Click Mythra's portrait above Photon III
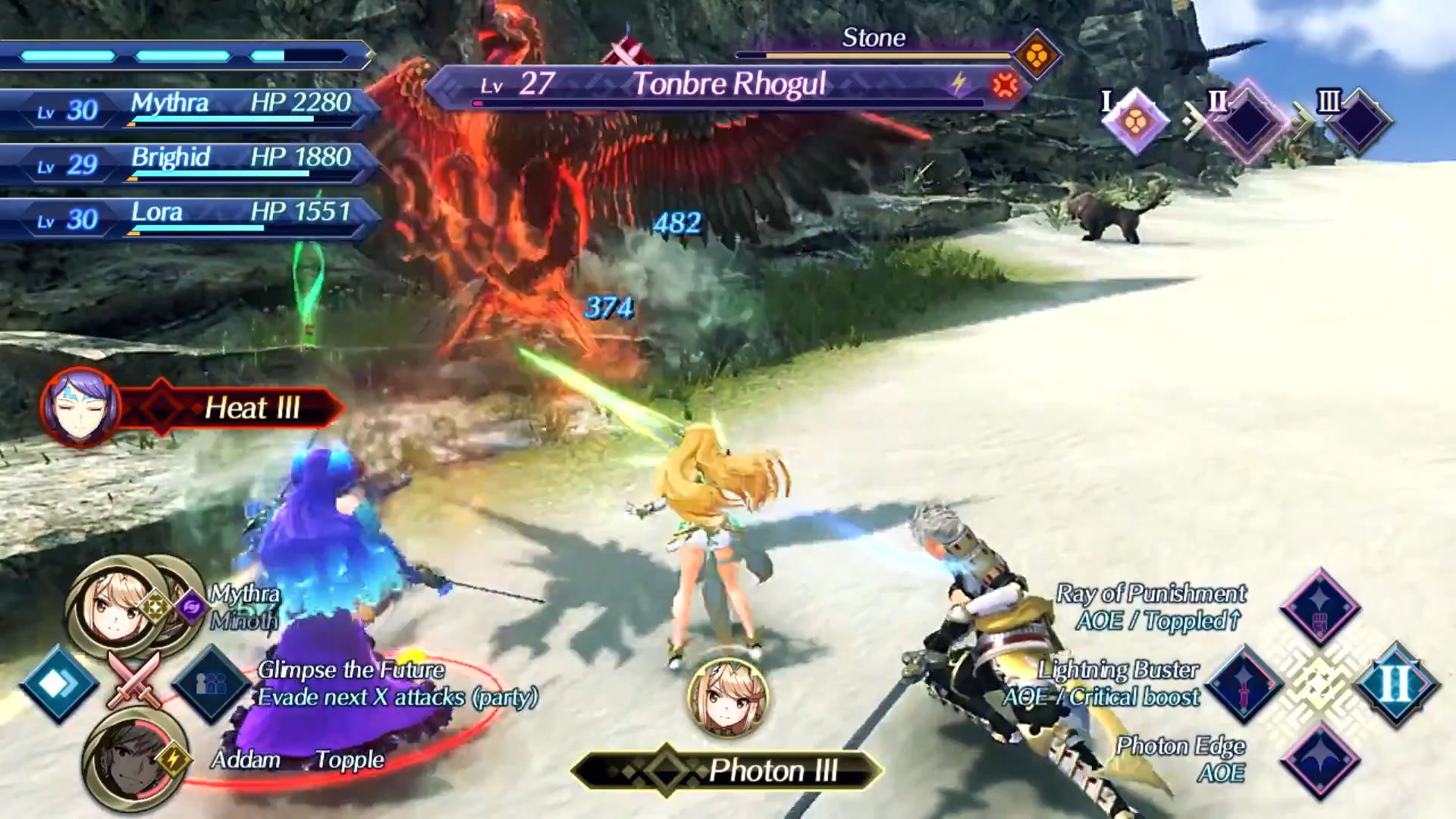 pyautogui.click(x=728, y=698)
